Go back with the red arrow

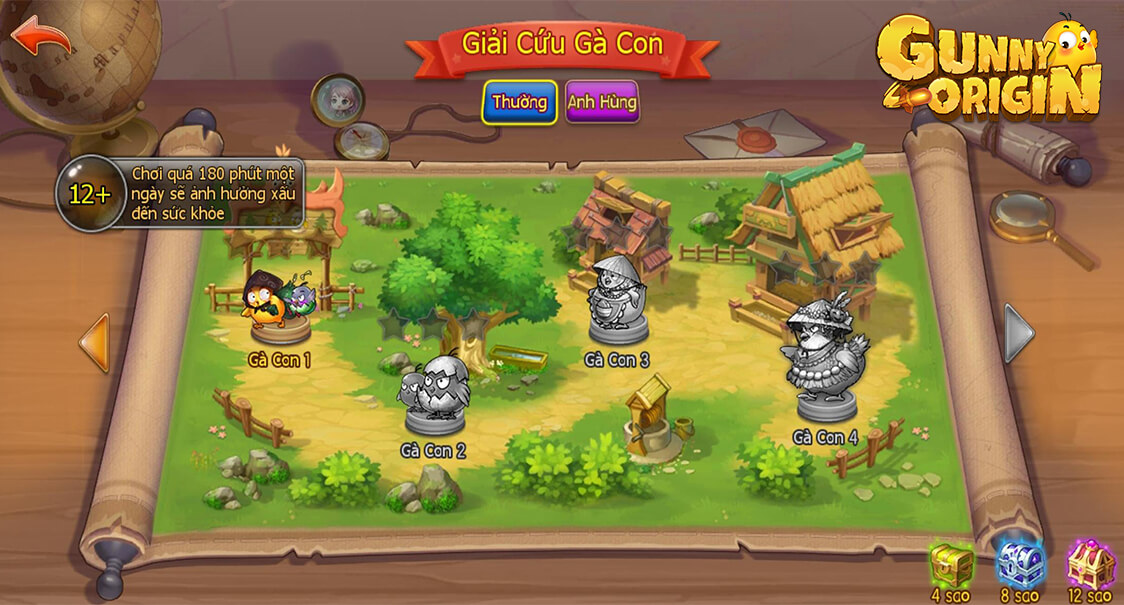[42, 37]
